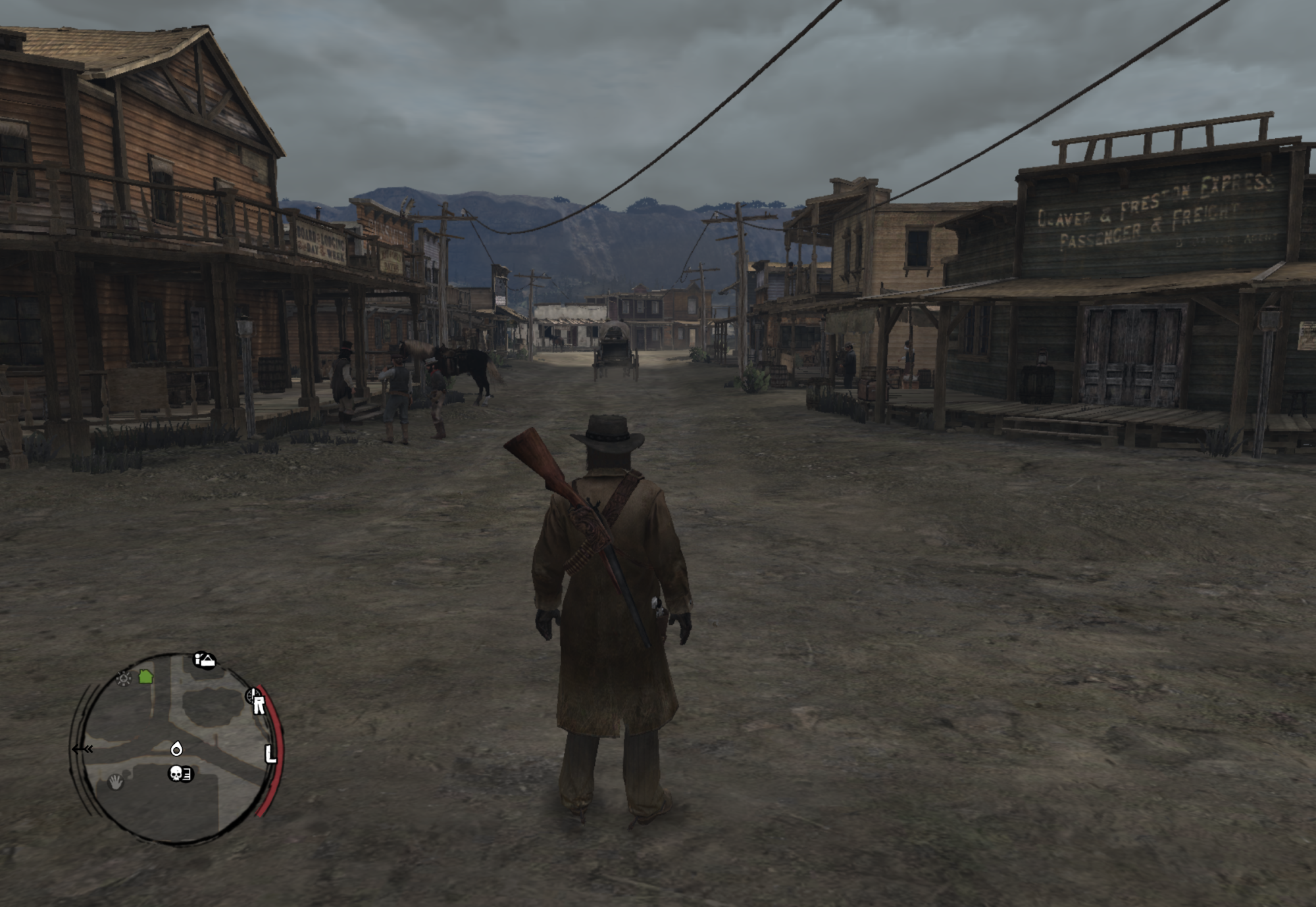This screenshot has height=907, width=1316.
Task: Choose the grey hand marker on the minimap
Action: point(116,782)
